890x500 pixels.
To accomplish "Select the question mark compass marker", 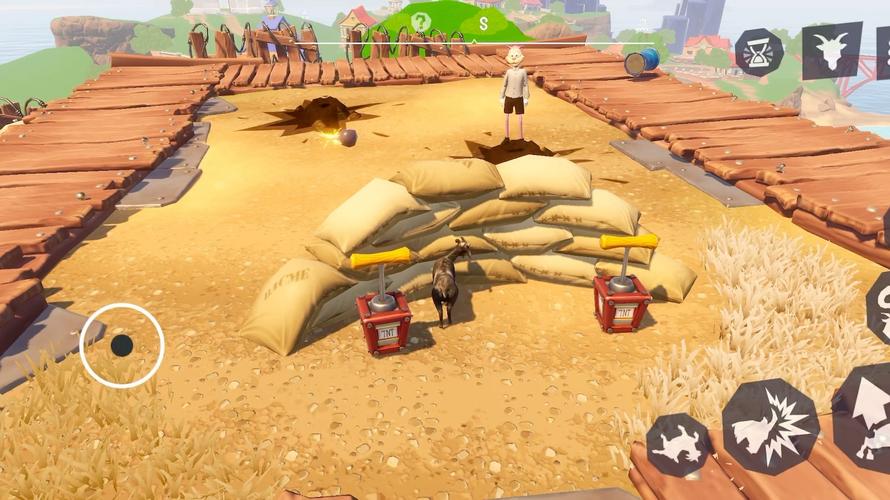I will 421,22.
